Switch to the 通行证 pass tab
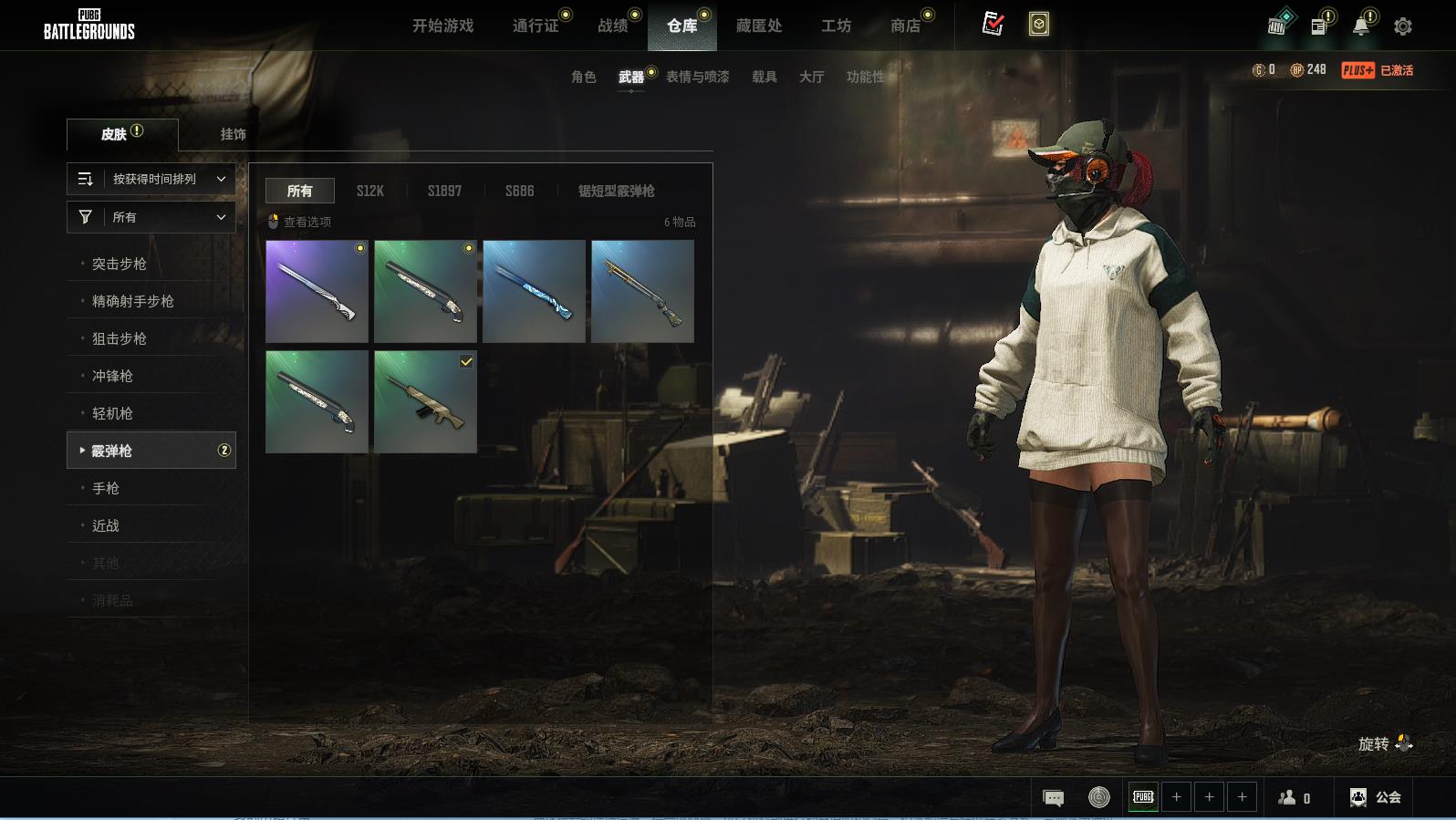Screen dimensions: 1456x820 tap(536, 26)
